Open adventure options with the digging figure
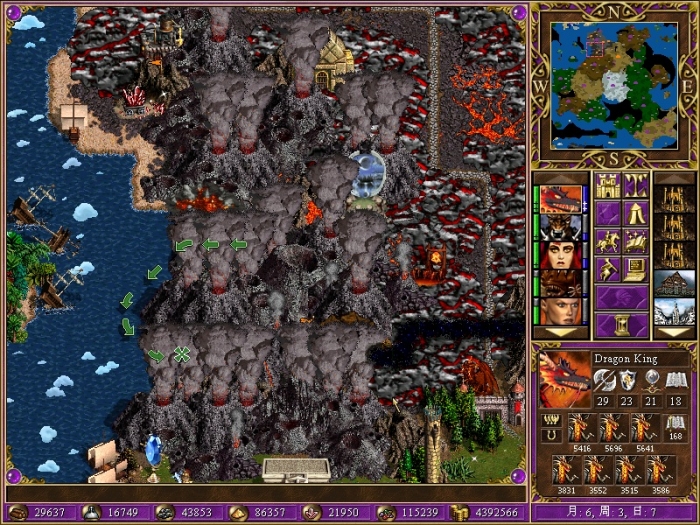This screenshot has height=525, width=700. (x=608, y=269)
